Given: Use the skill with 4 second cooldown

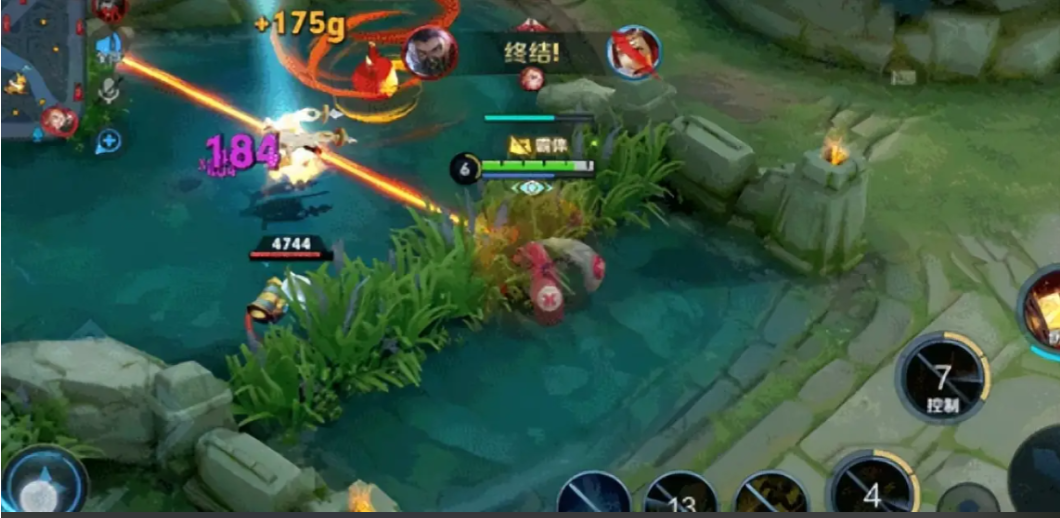Looking at the screenshot, I should coord(871,492).
